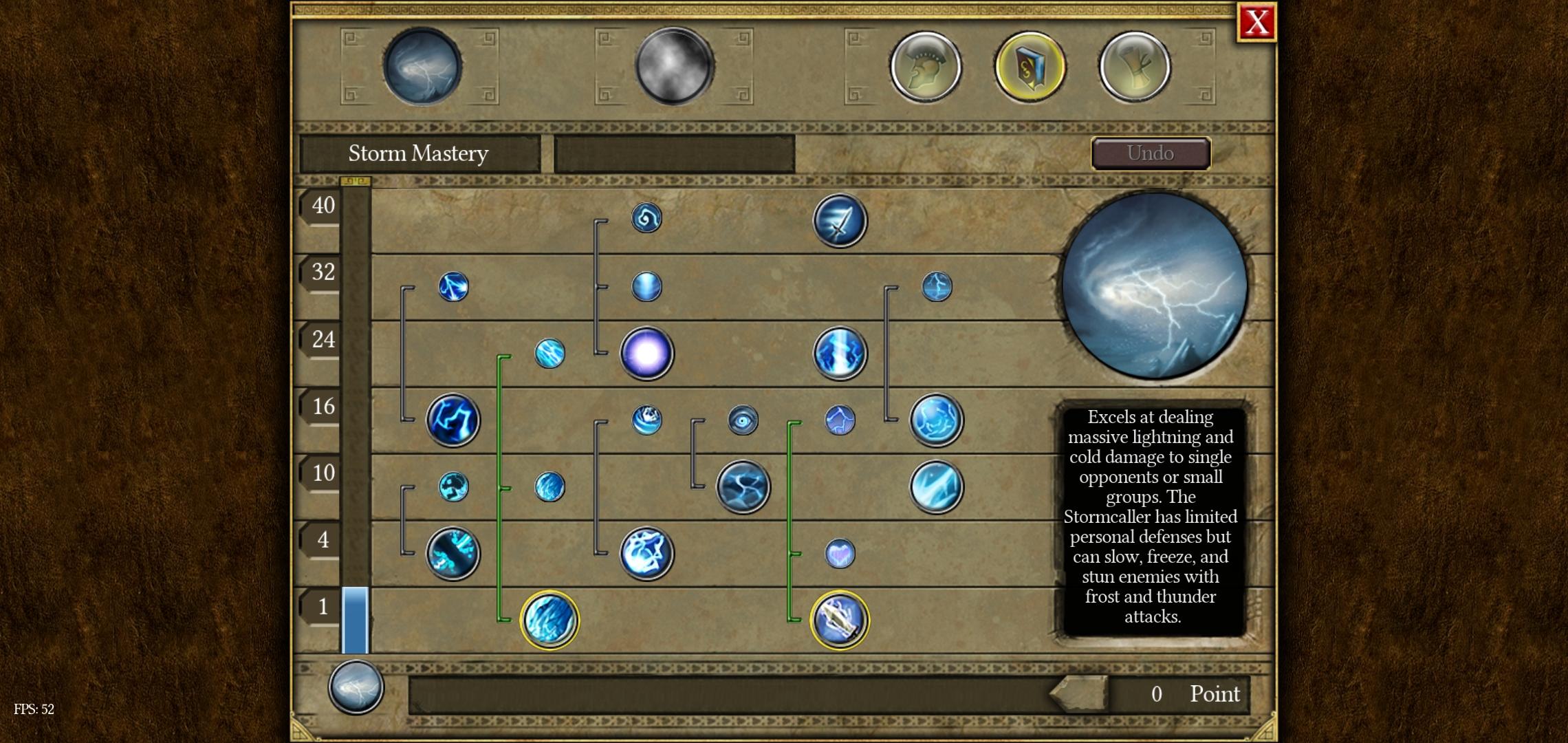This screenshot has width=1568, height=743.
Task: Click the blue book icon
Action: tap(1030, 67)
